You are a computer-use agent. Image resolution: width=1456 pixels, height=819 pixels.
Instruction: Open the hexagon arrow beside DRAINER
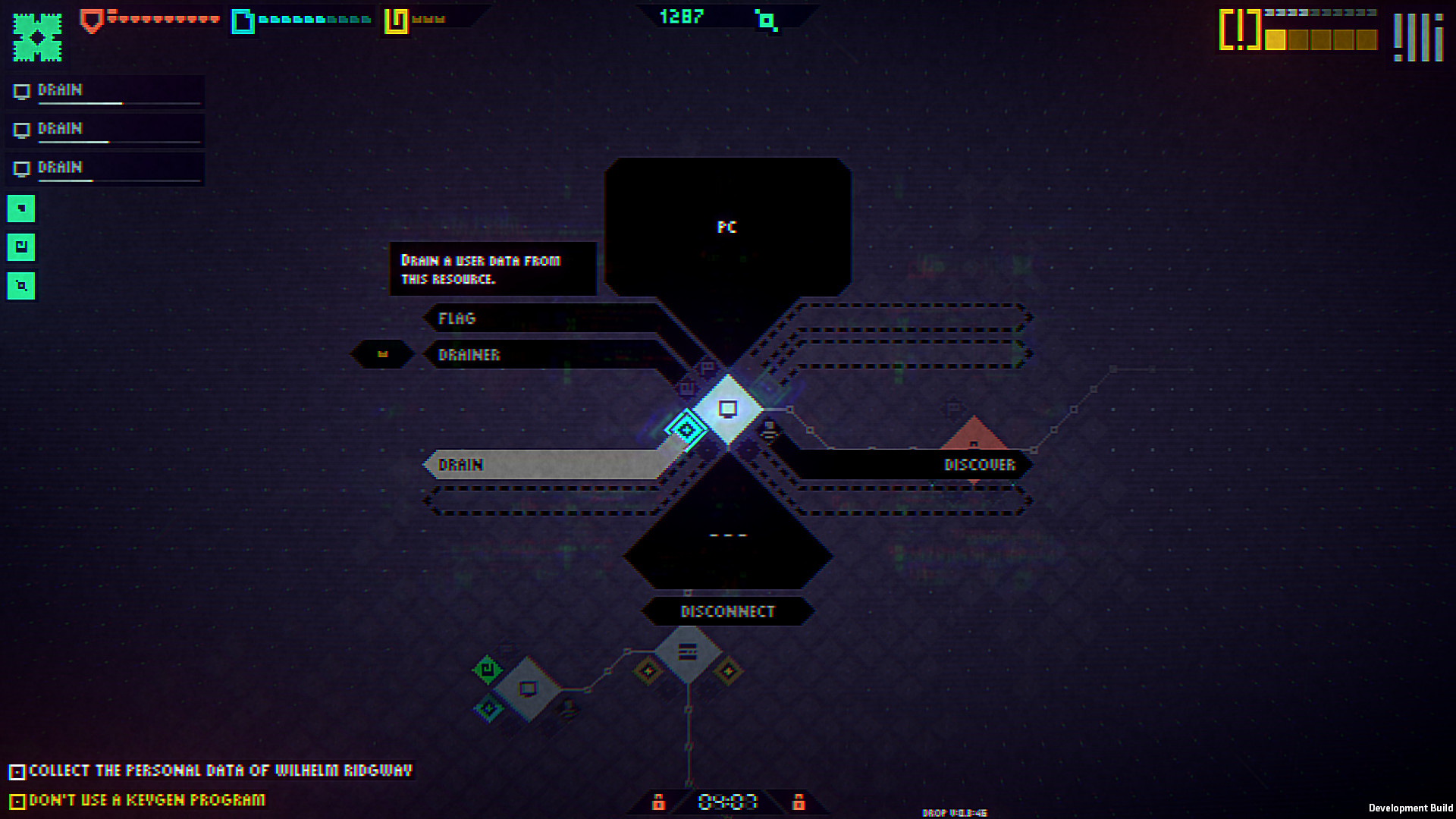tap(381, 354)
